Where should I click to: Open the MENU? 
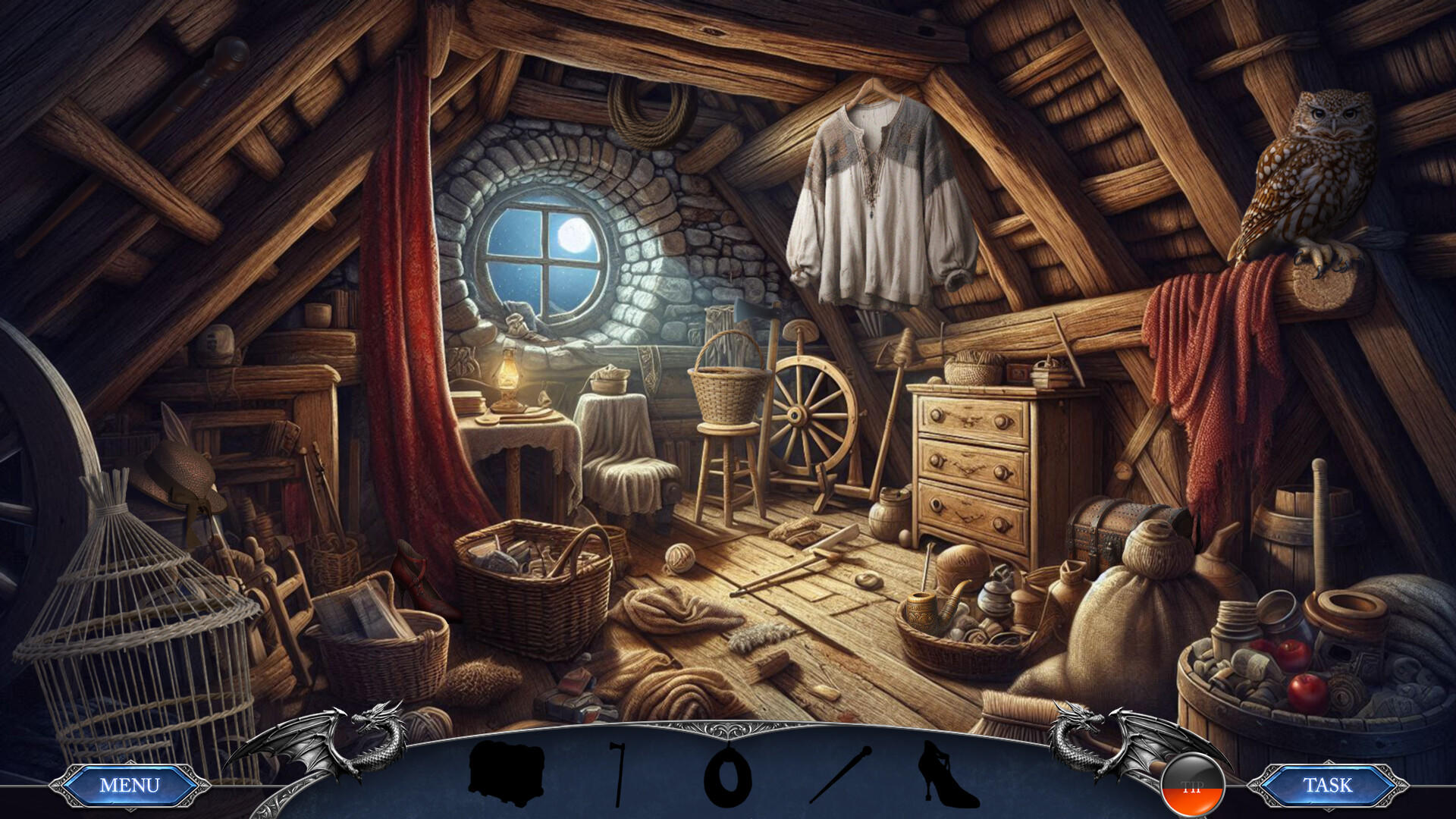click(x=127, y=784)
